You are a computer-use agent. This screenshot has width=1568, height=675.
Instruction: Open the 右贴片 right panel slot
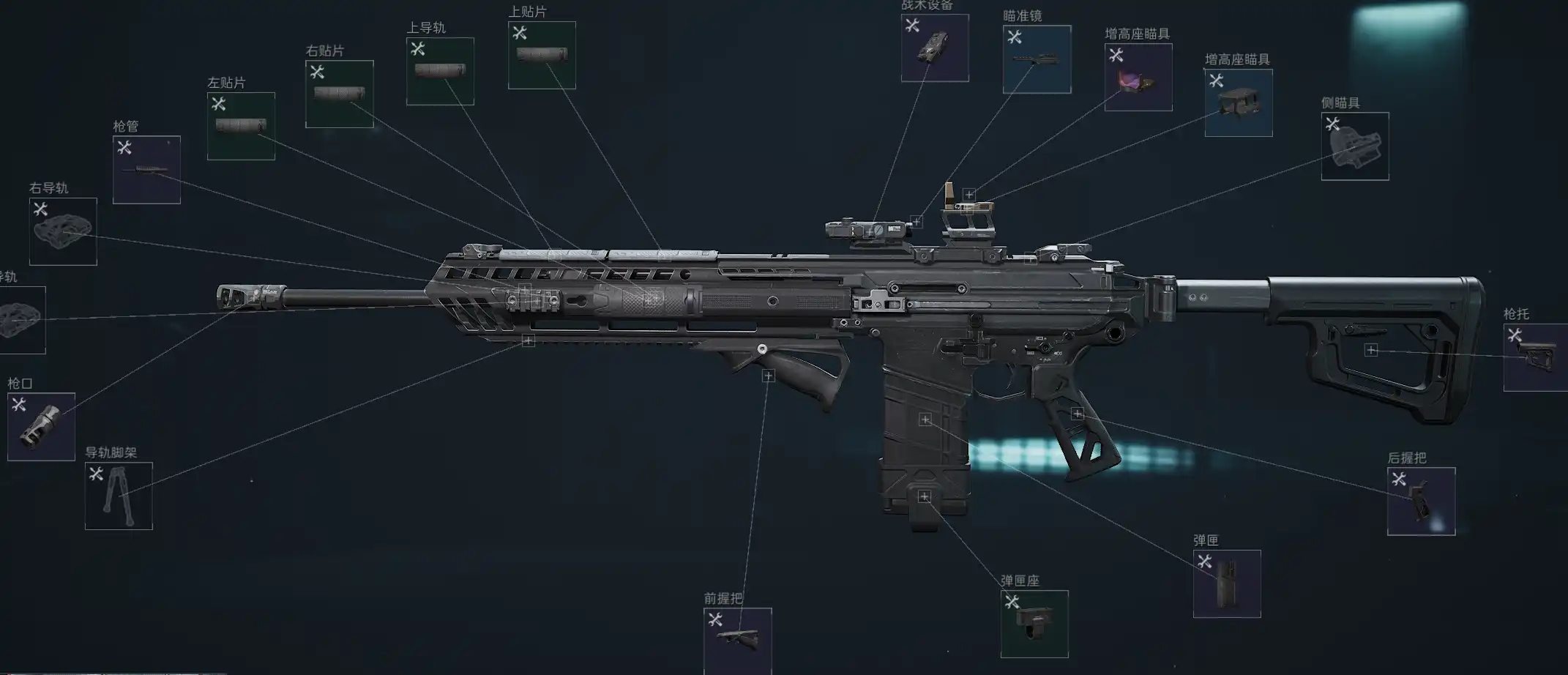pos(339,94)
